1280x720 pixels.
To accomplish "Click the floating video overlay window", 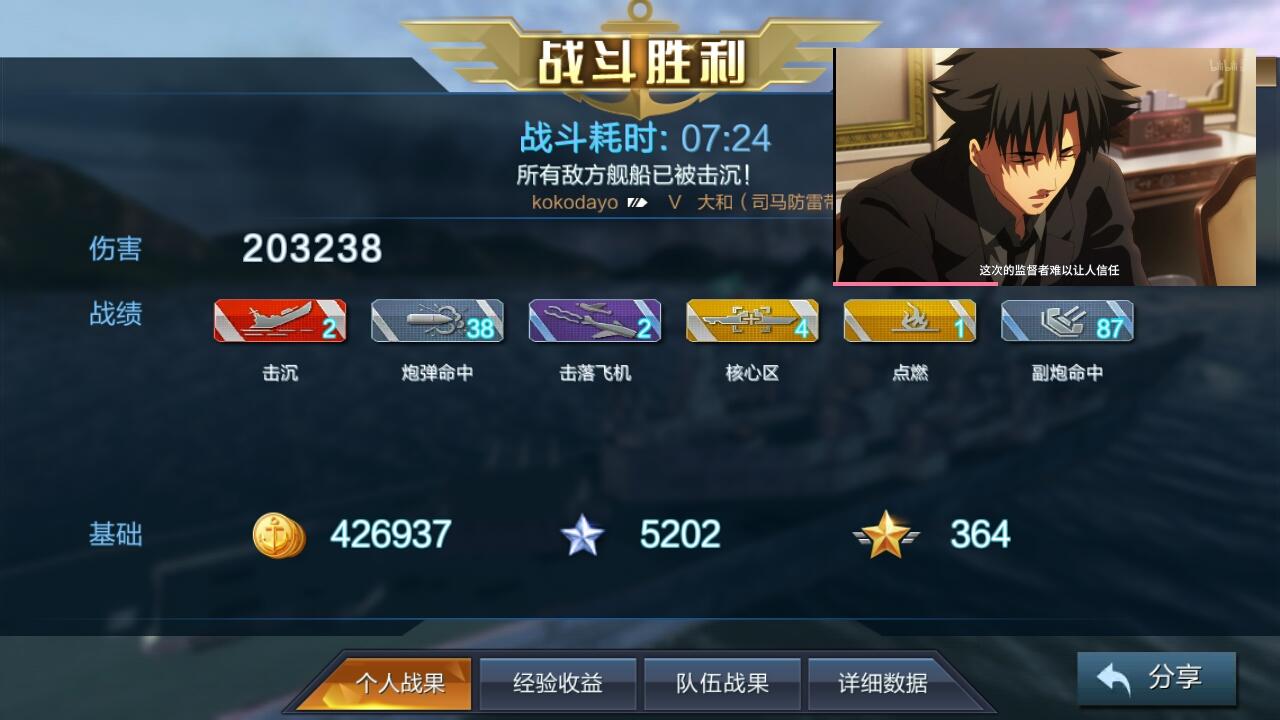I will click(1045, 165).
